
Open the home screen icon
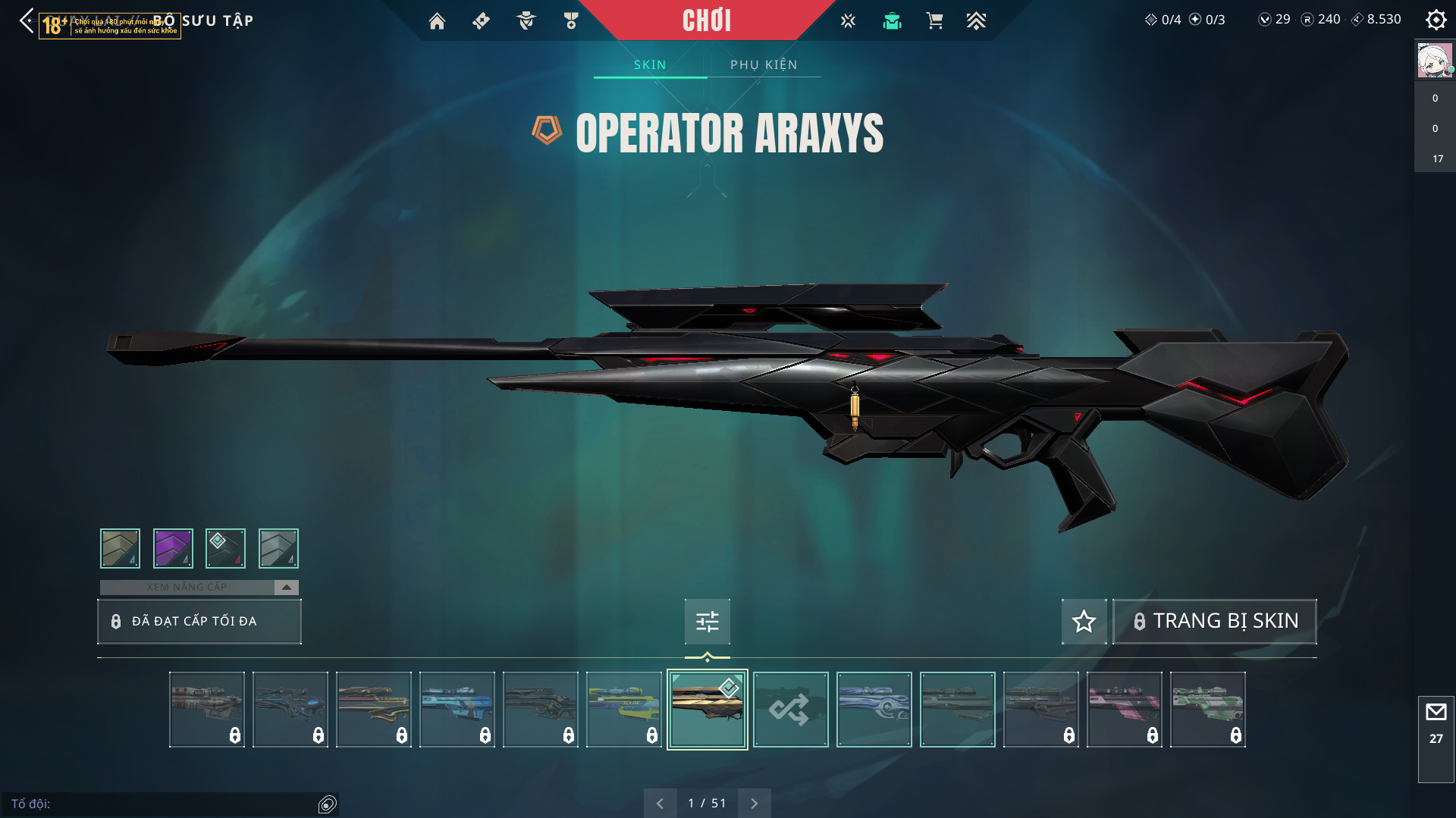pyautogui.click(x=437, y=21)
